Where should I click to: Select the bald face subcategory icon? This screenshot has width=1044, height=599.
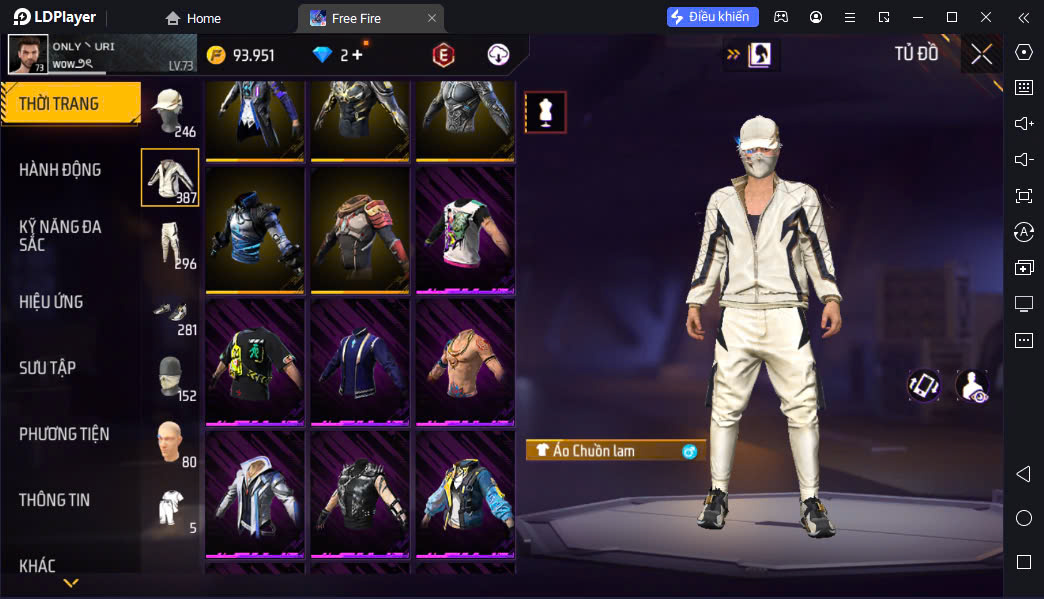(x=170, y=442)
